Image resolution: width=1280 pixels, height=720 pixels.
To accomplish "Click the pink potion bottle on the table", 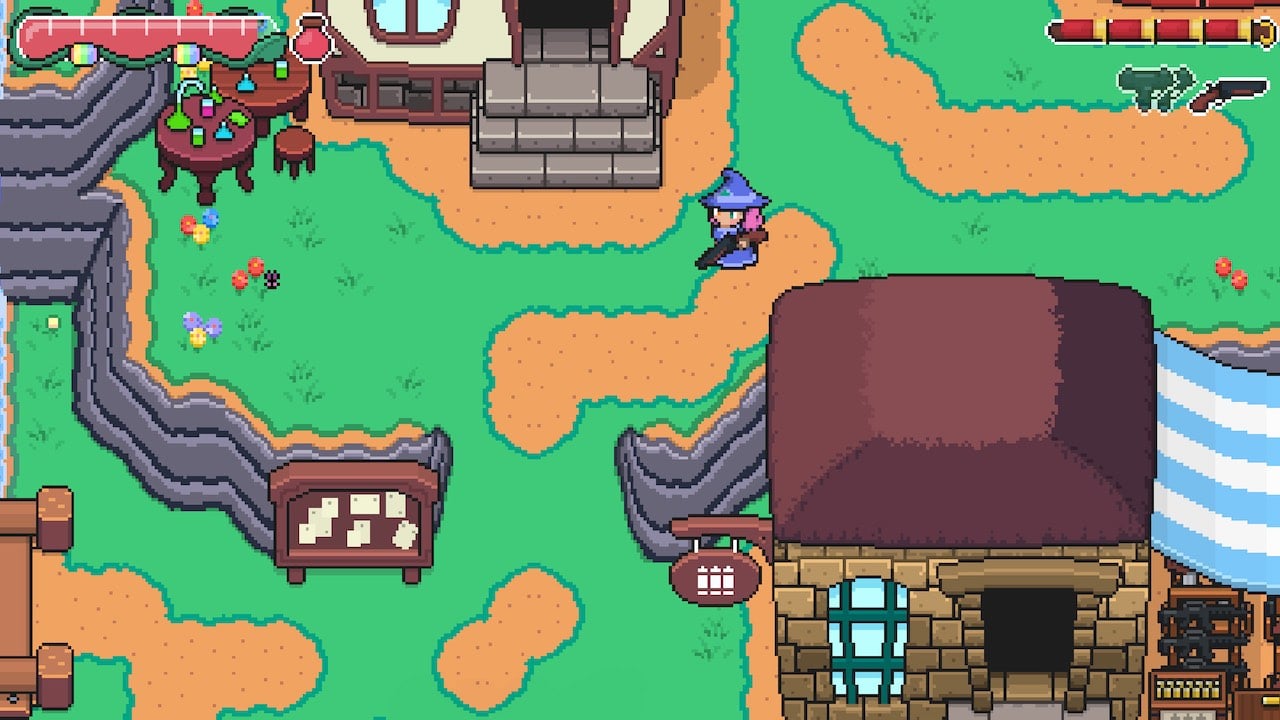I will 206,106.
